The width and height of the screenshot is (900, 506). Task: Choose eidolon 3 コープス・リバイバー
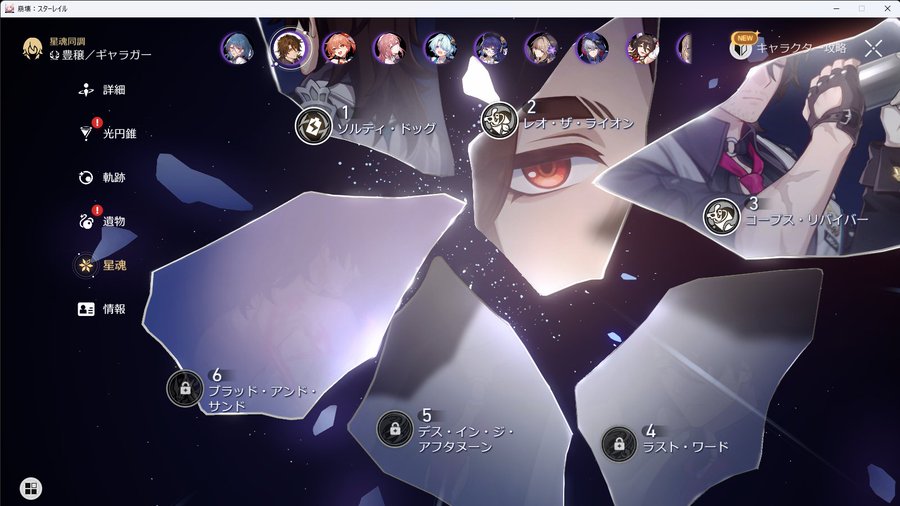click(720, 216)
